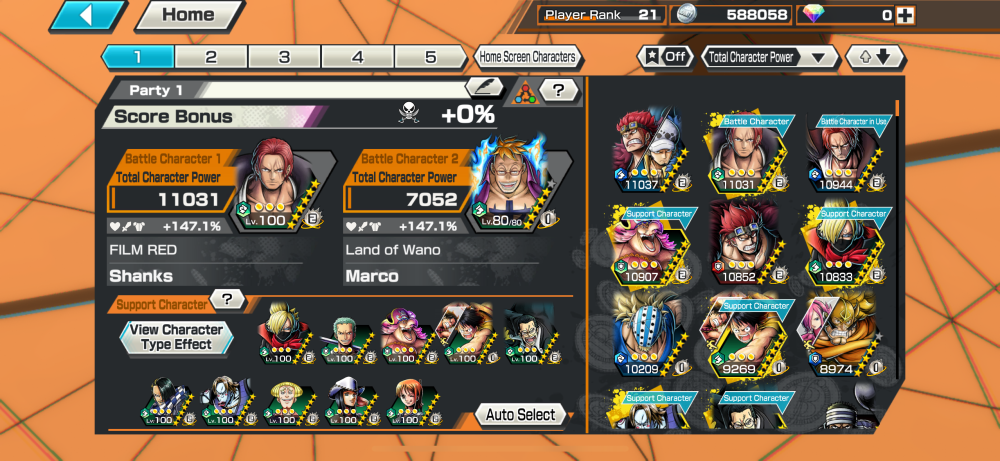Use Auto Select for support characters
This screenshot has width=1000, height=461.
click(522, 414)
